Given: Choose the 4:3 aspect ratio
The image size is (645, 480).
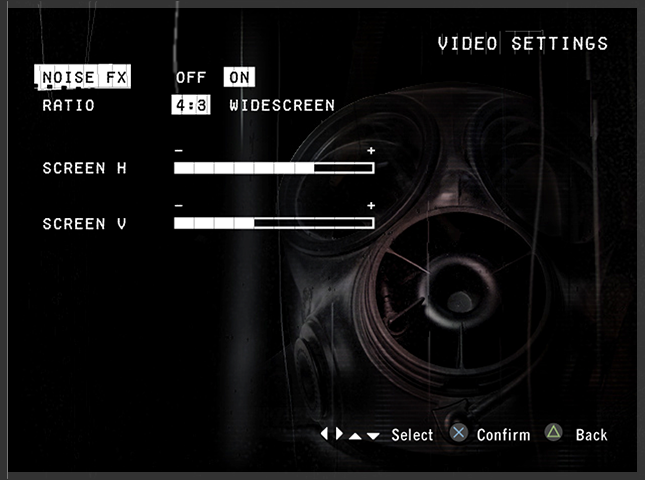Looking at the screenshot, I should click(190, 105).
